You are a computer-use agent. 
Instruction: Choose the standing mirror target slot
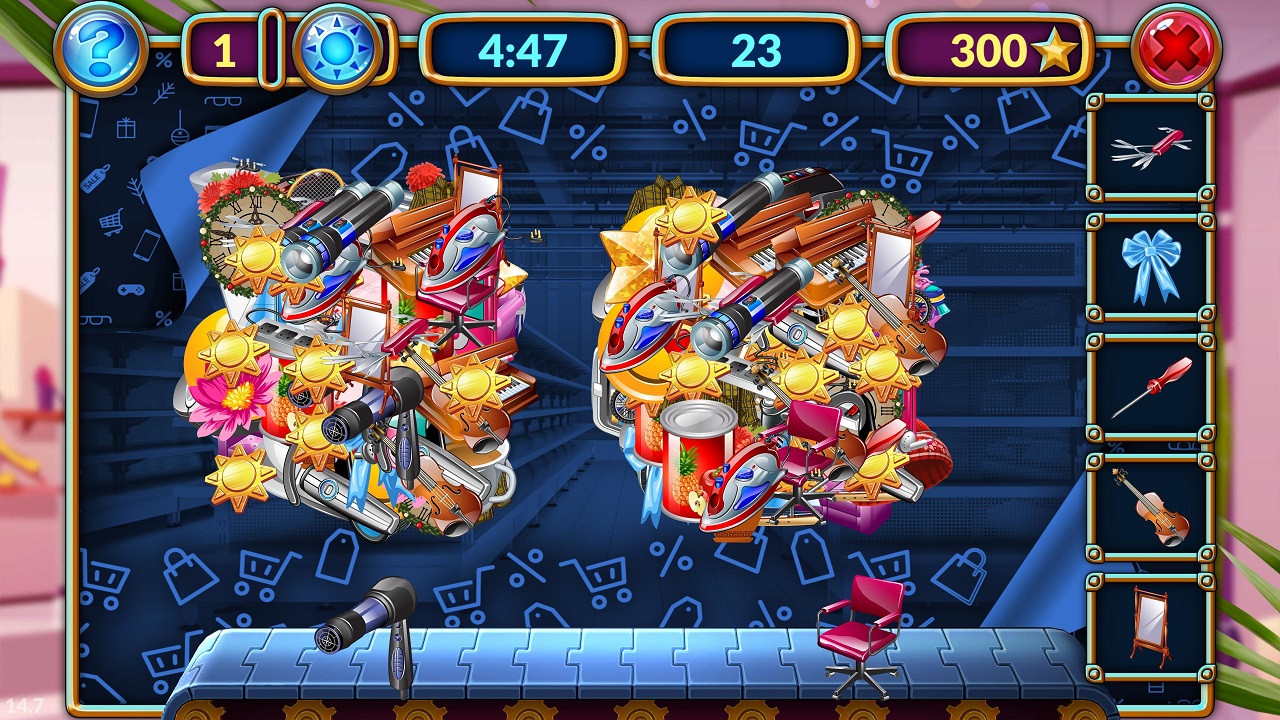[x=1151, y=626]
